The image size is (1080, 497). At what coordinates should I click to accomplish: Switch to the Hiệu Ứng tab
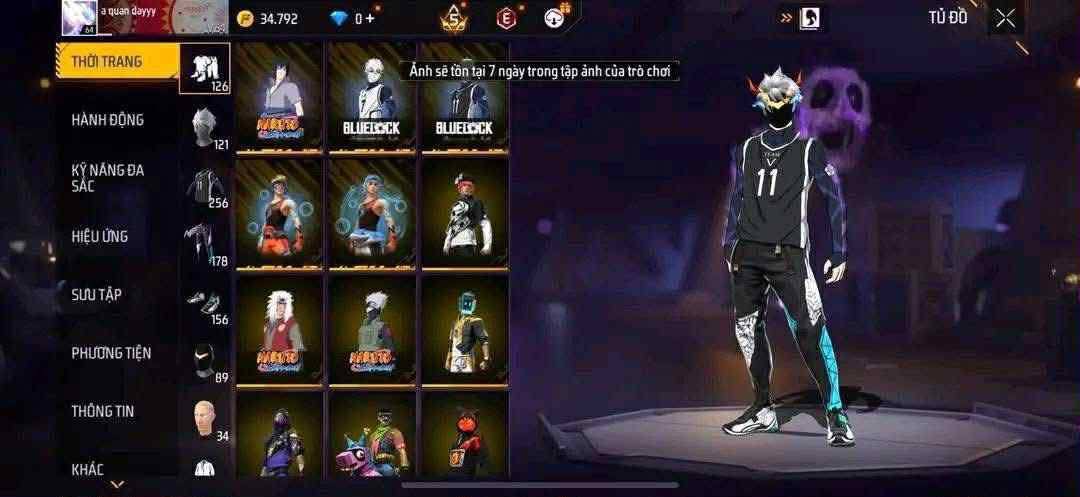pyautogui.click(x=100, y=237)
